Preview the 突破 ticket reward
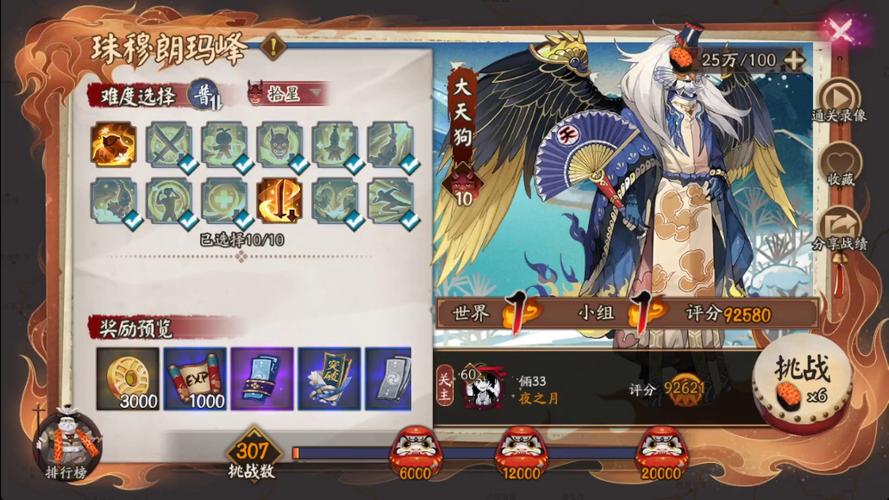The image size is (889, 500). tap(329, 379)
